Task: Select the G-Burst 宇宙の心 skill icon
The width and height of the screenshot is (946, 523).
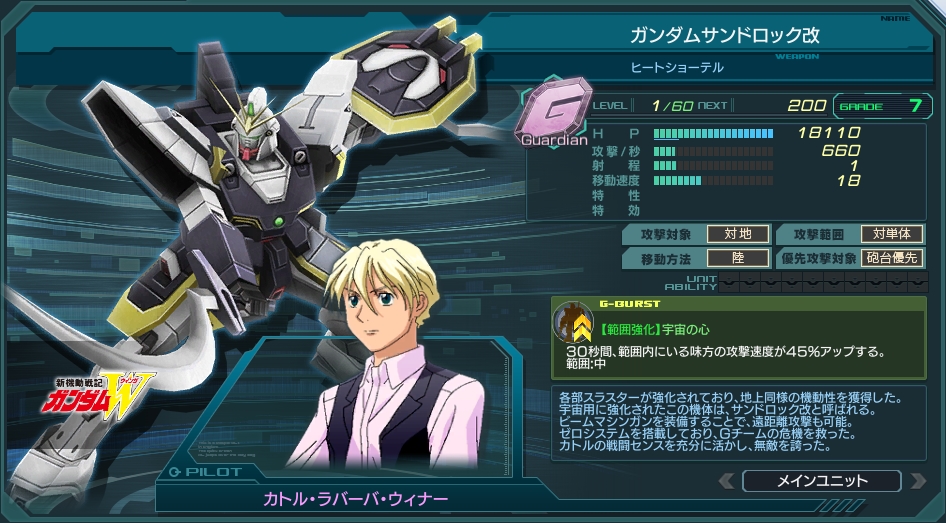Action: (573, 321)
